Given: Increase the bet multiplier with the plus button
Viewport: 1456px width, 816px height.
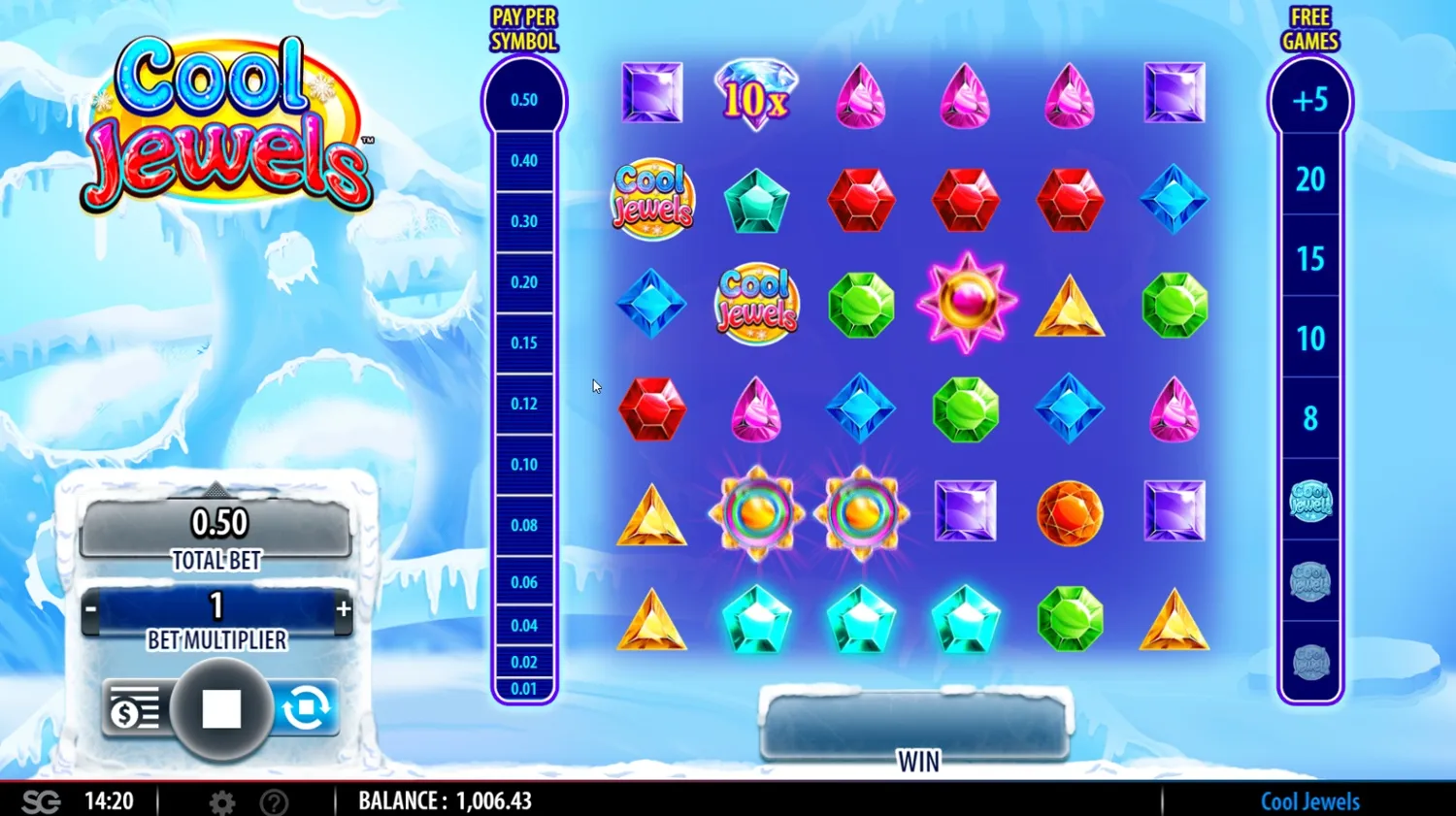Looking at the screenshot, I should coord(342,606).
